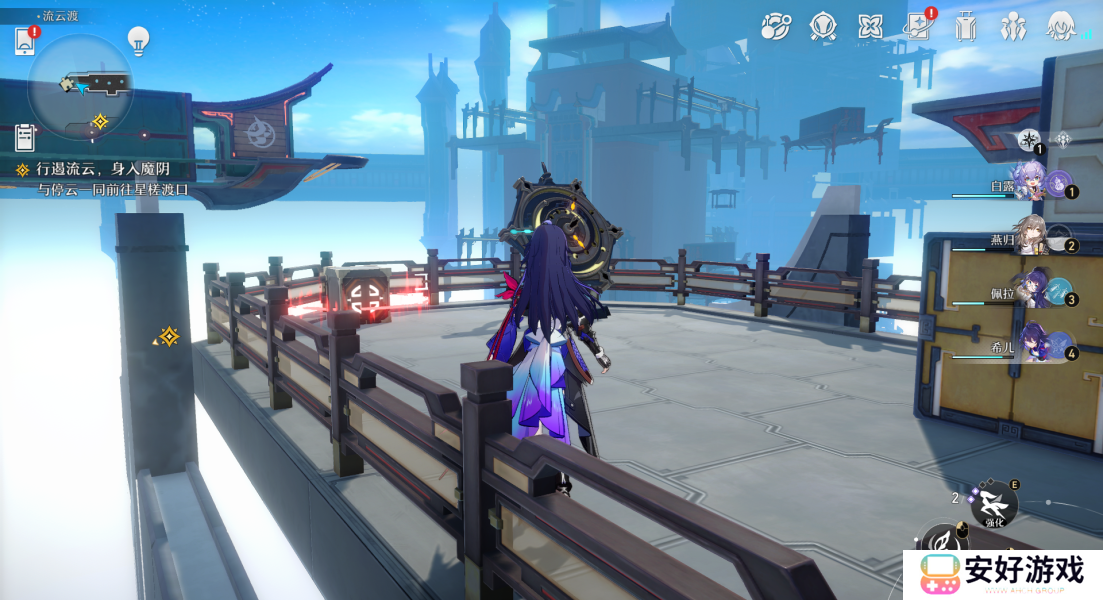Viewport: 1103px width, 600px height.
Task: Open the team lineup icon
Action: (1013, 27)
